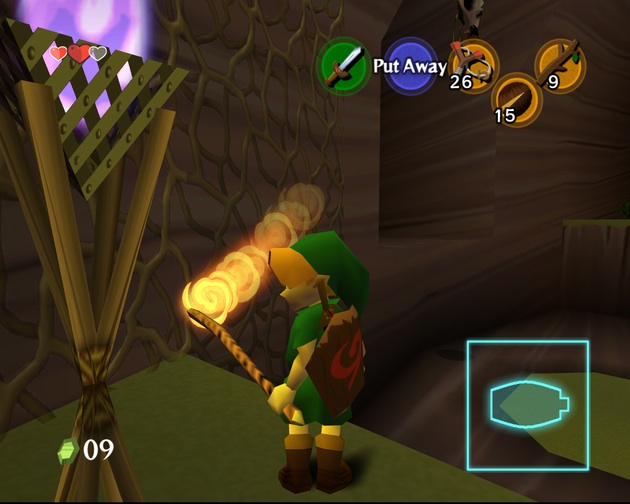Equip the slingshot item icon
This screenshot has height=504, width=630.
click(x=472, y=64)
